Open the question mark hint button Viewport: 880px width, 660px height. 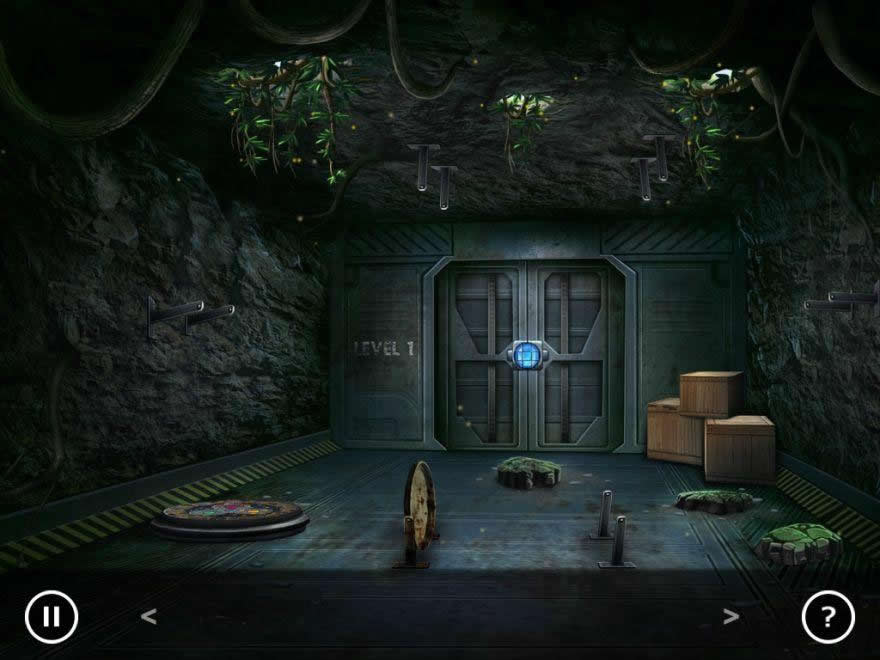(x=828, y=617)
